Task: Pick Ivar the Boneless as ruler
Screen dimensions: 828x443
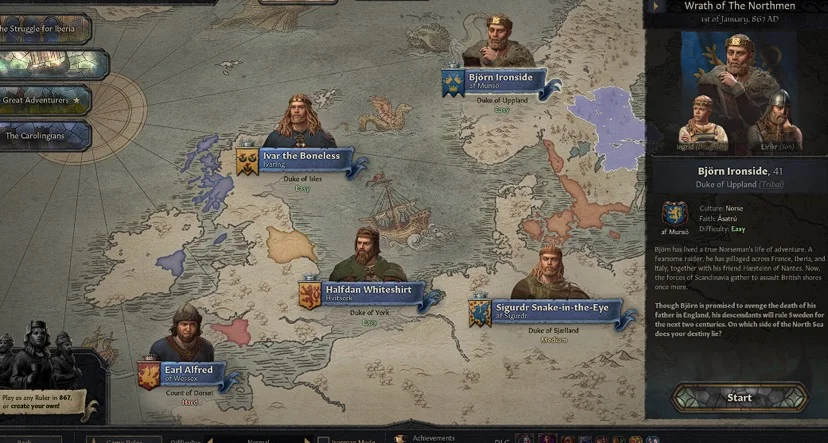Action: (x=300, y=156)
